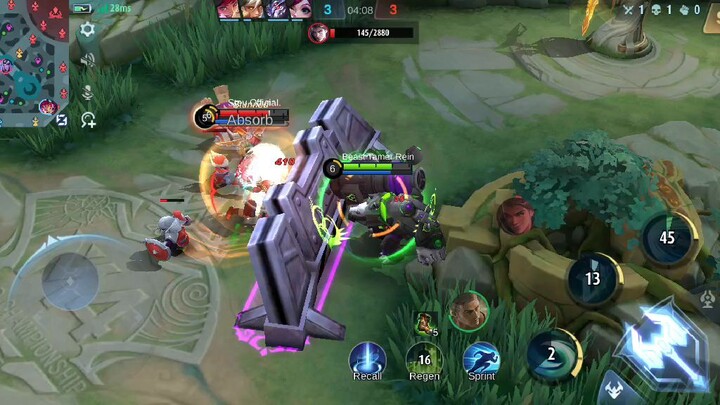
Task: Tap the bald hero portrait above Regen
Action: [x=468, y=311]
